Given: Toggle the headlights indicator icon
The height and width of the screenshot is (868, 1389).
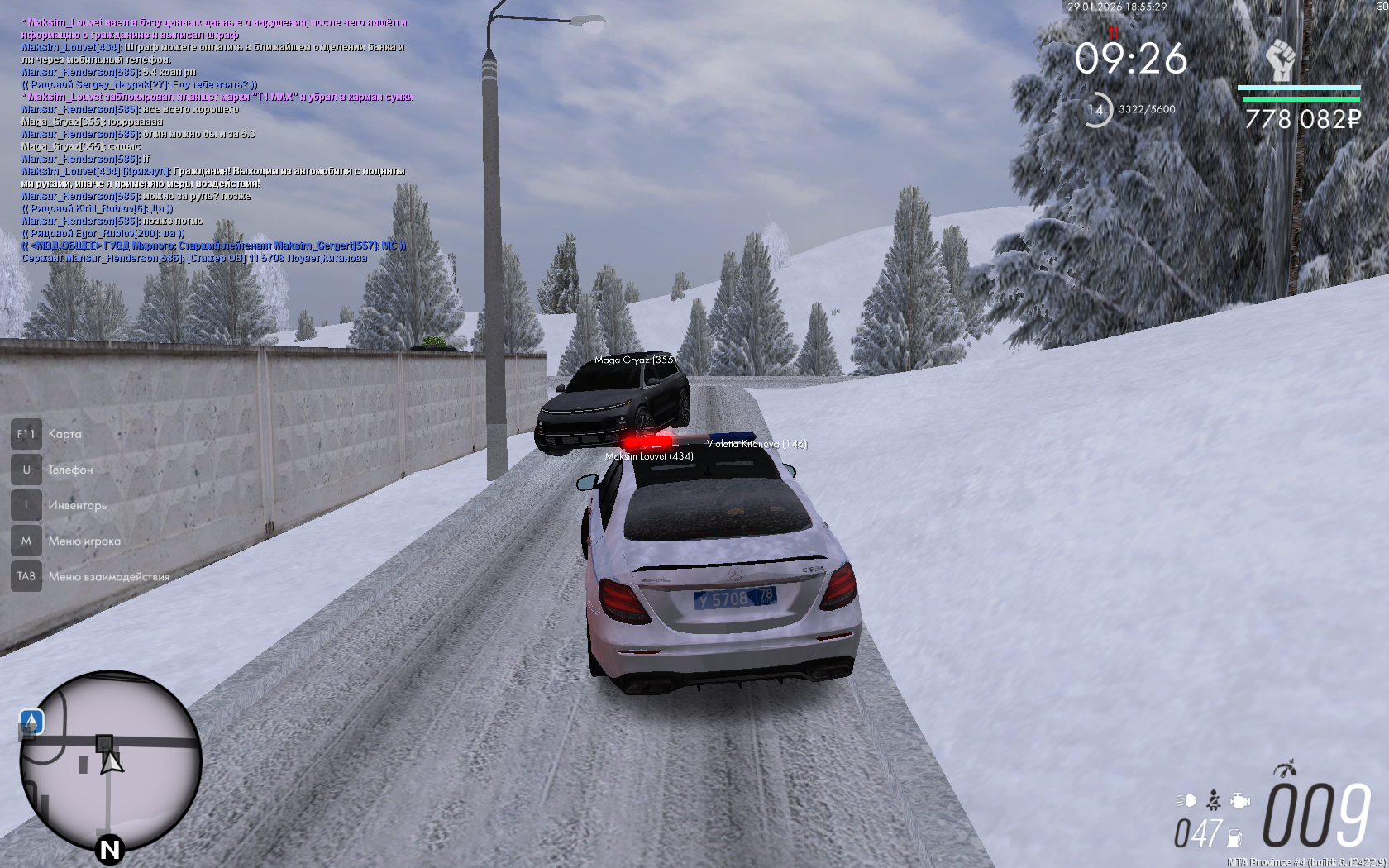Looking at the screenshot, I should 1186,800.
